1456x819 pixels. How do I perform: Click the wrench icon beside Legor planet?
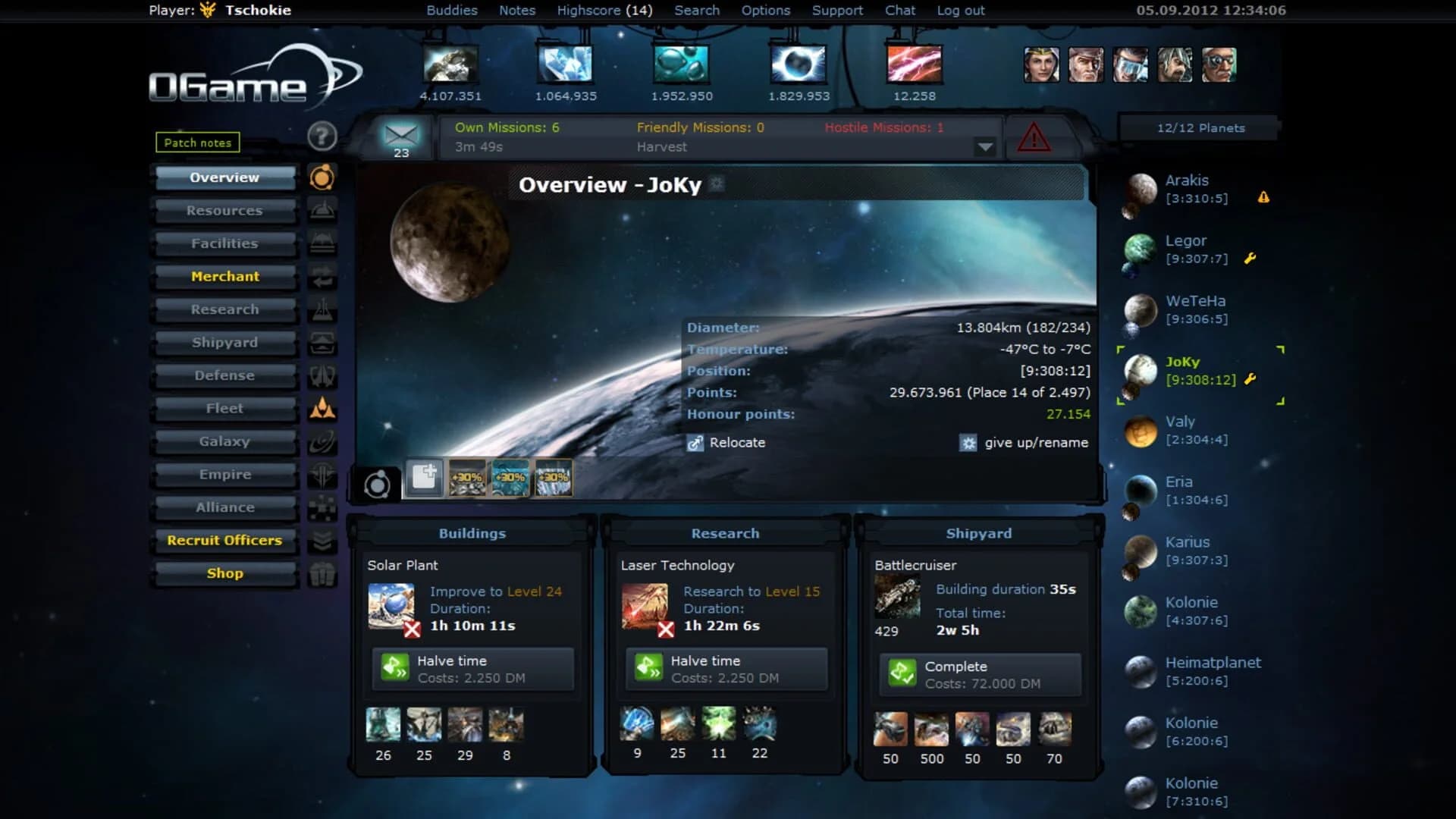(x=1250, y=258)
